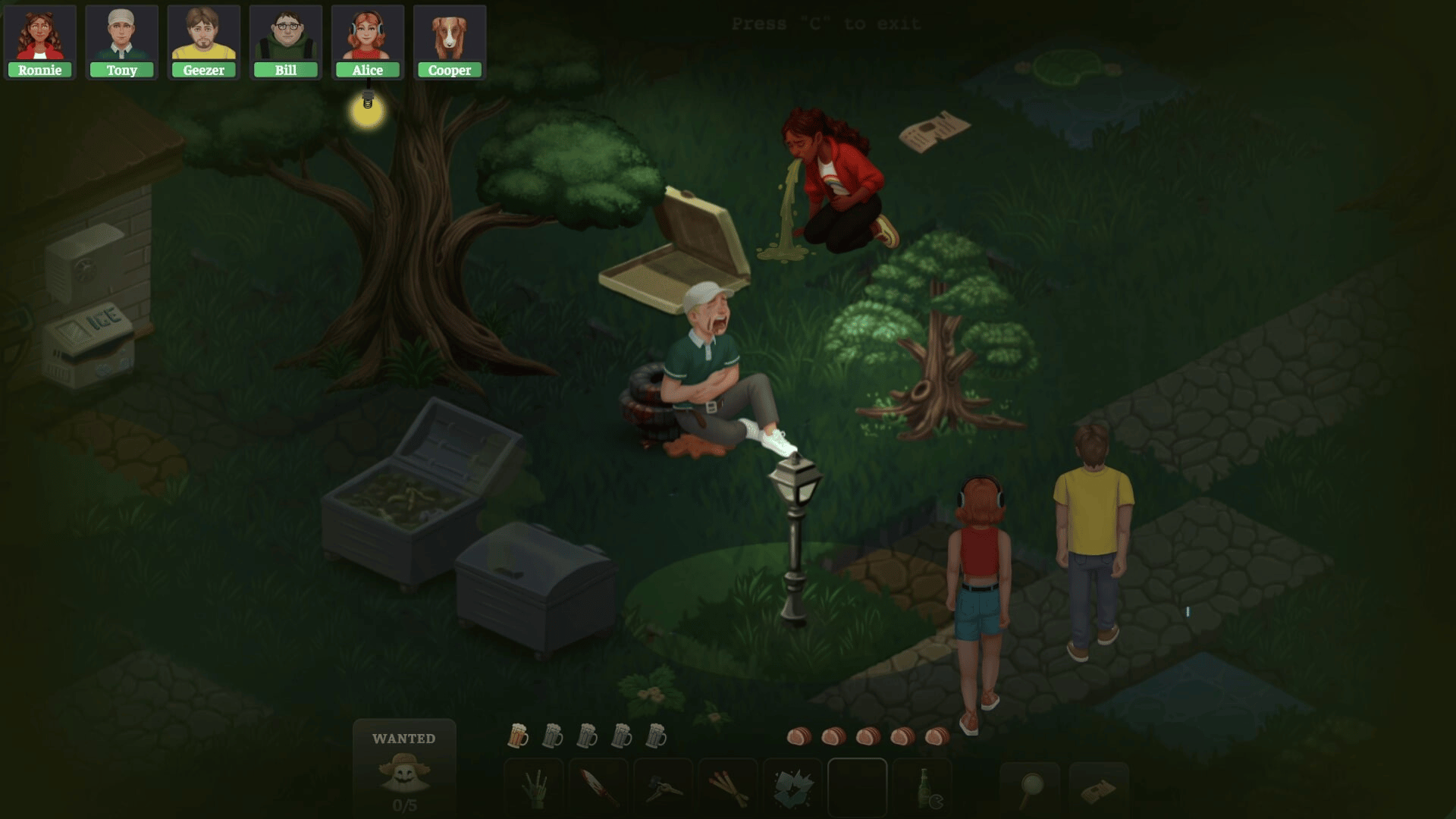
Task: Choose Tony's portrait card
Action: click(x=121, y=42)
